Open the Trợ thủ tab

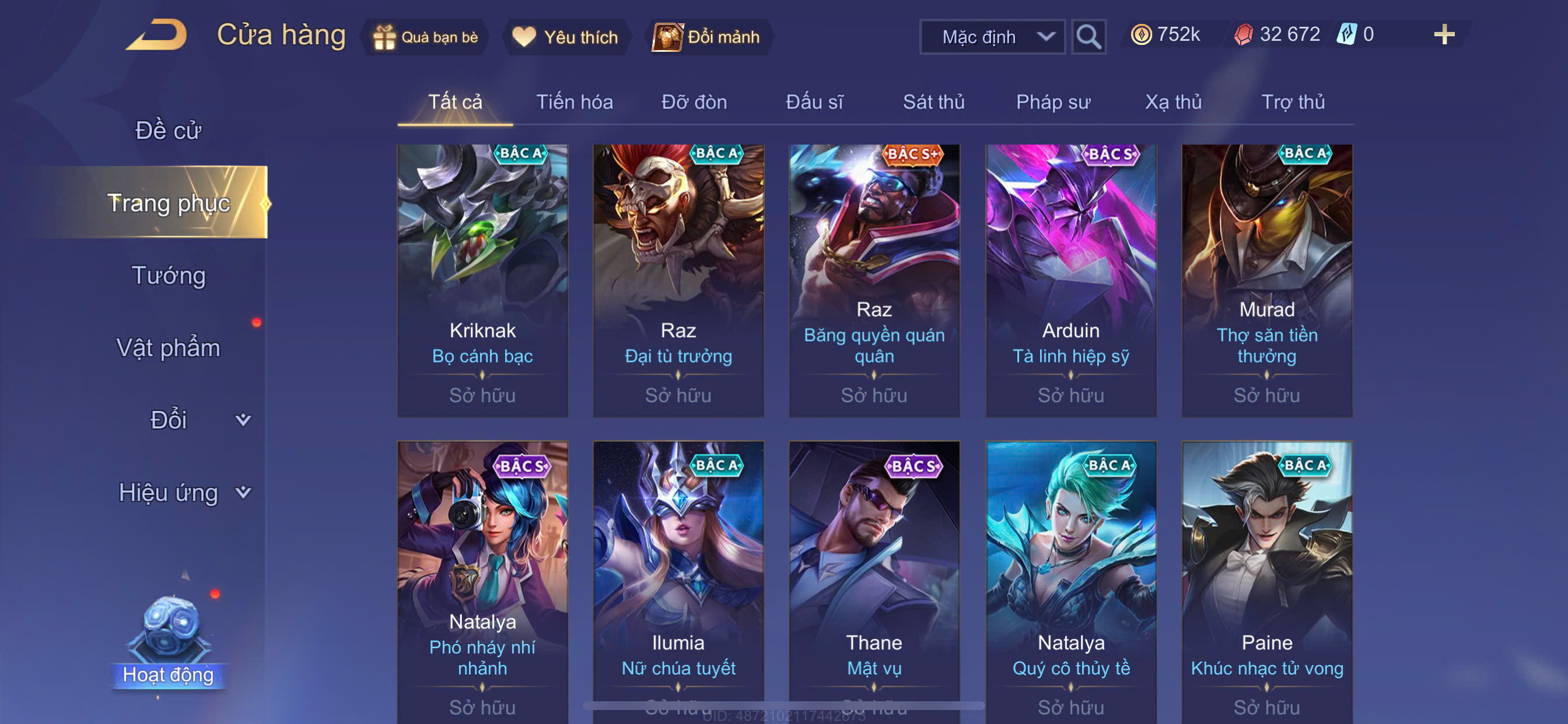pyautogui.click(x=1292, y=102)
